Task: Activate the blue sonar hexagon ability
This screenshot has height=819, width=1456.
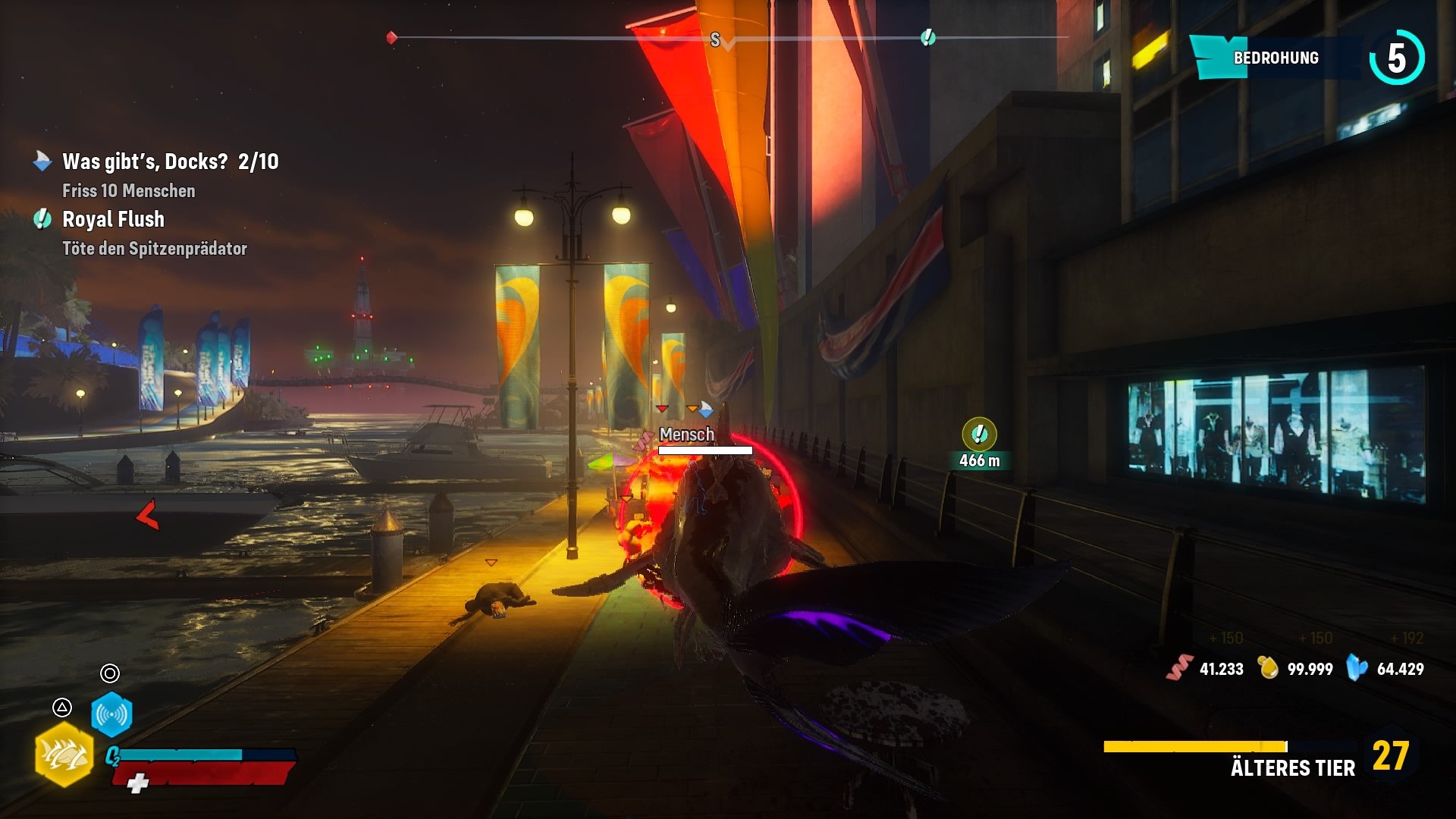Action: pos(111,714)
